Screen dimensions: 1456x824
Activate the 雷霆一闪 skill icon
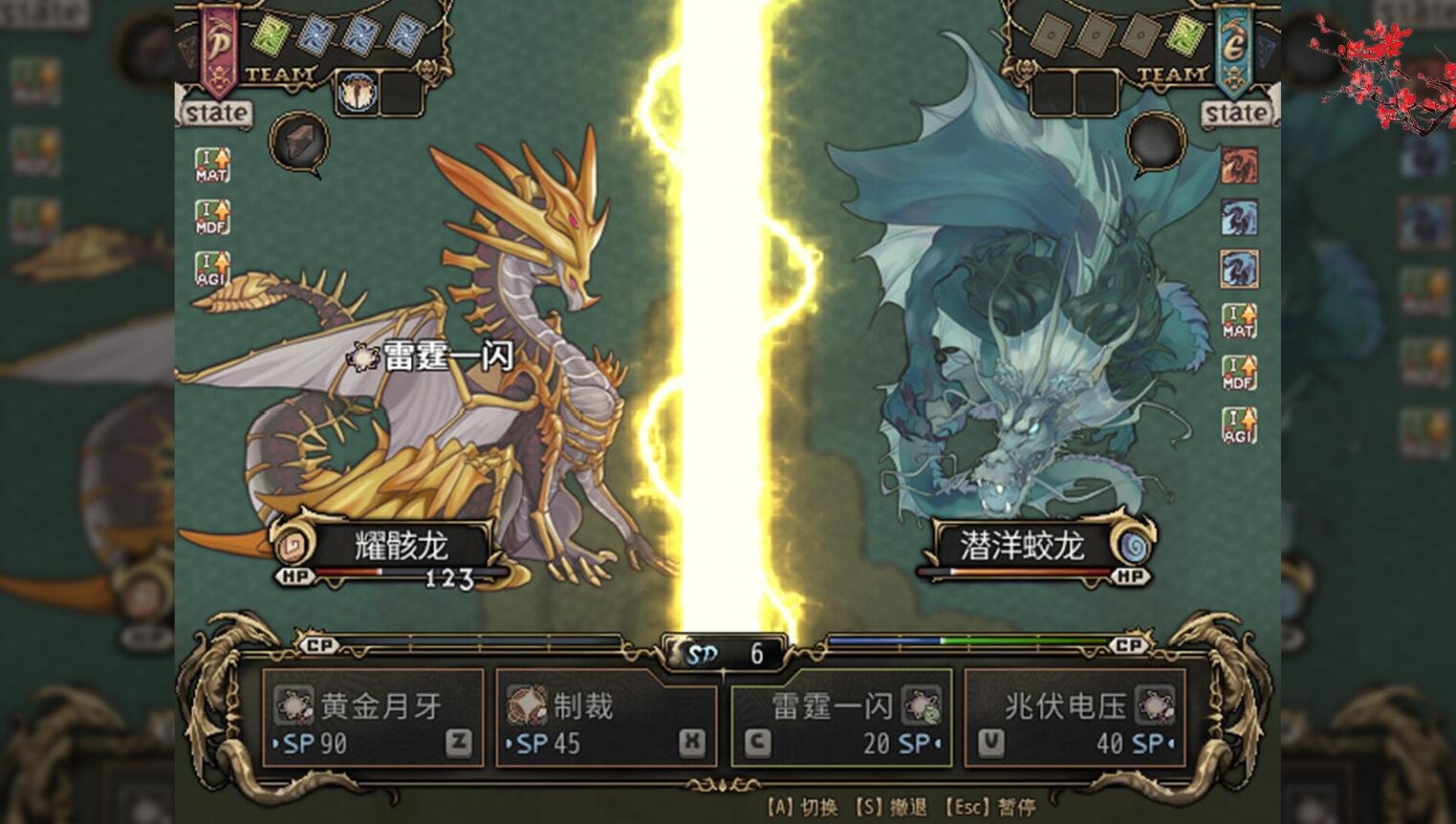click(x=921, y=707)
